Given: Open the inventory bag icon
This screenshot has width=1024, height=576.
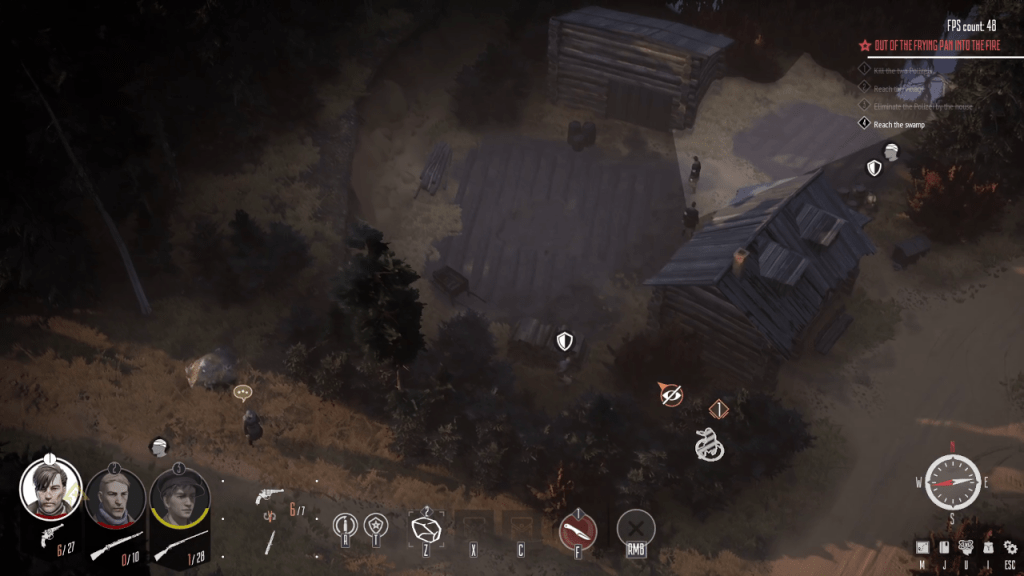Looking at the screenshot, I should point(987,547).
